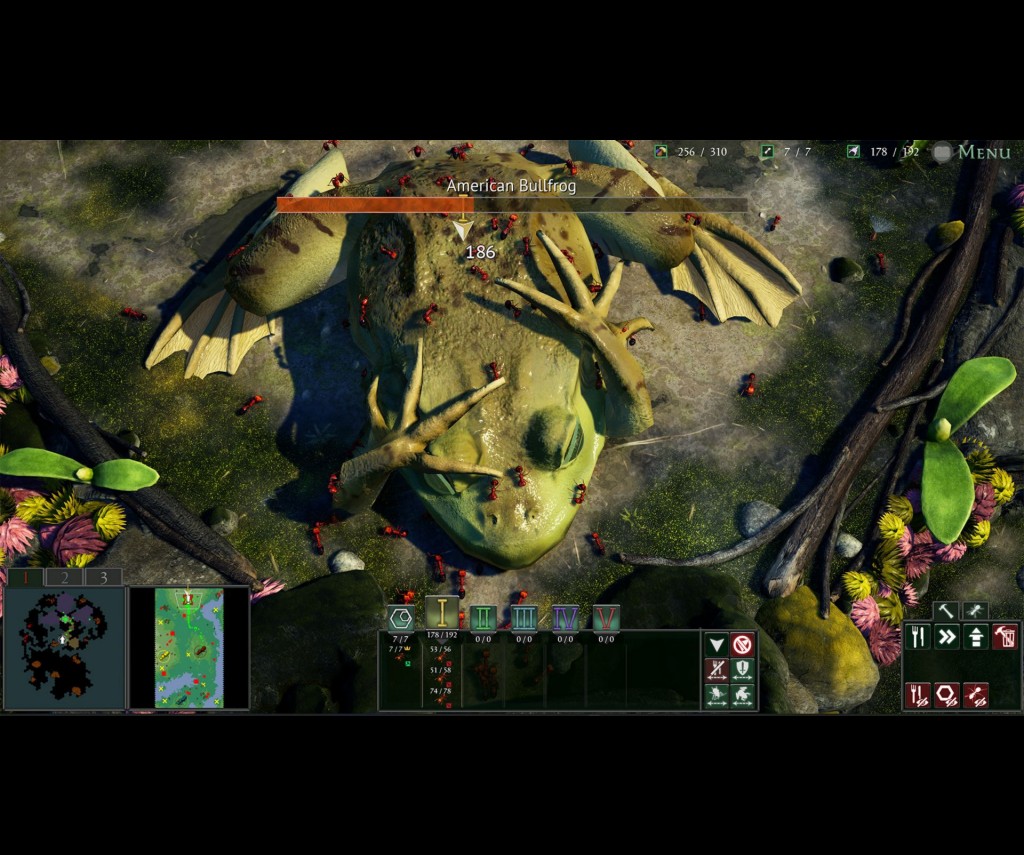Select the hexagon nest group

pyautogui.click(x=401, y=618)
